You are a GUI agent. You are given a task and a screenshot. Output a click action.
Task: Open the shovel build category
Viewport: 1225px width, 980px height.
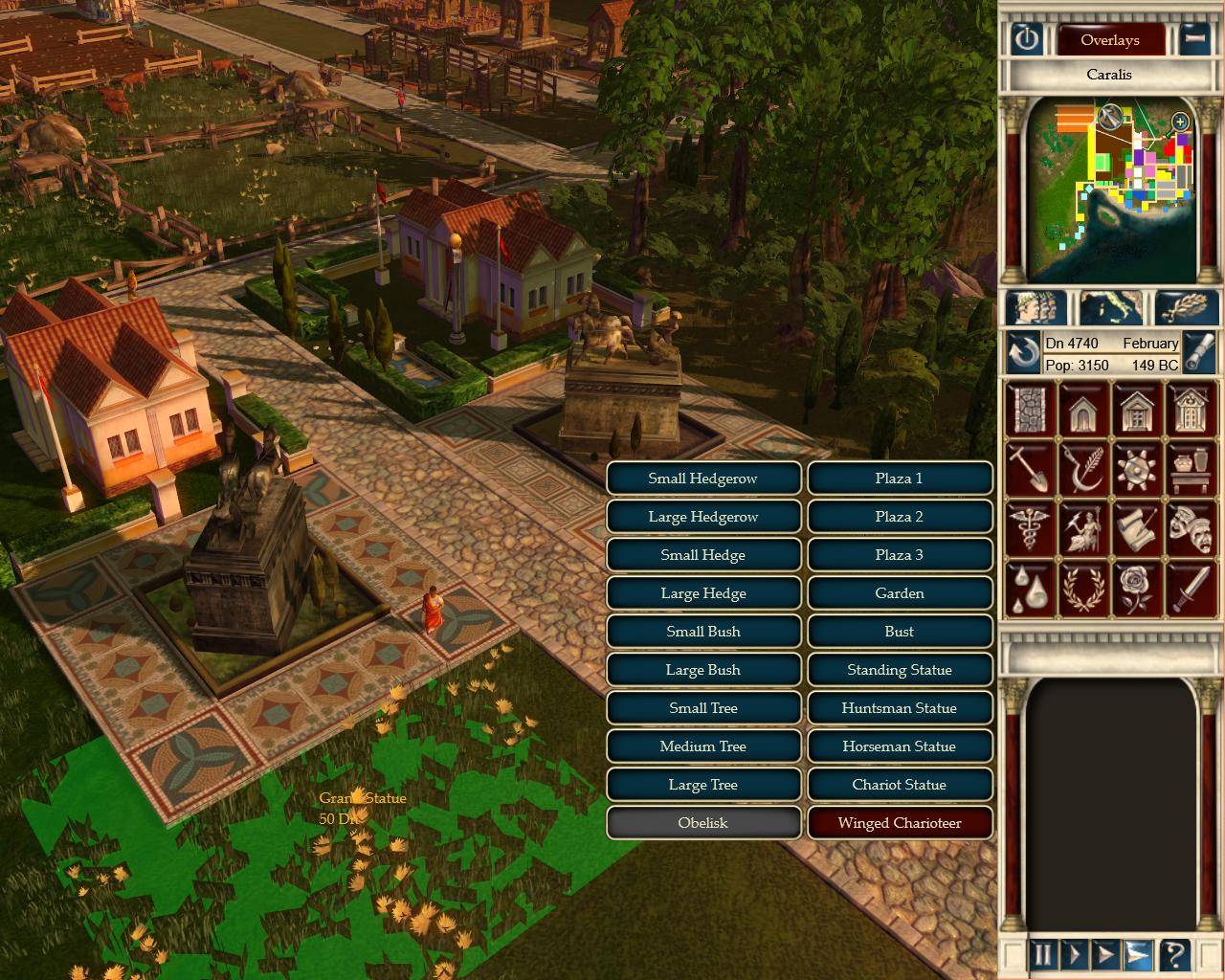coord(1029,469)
